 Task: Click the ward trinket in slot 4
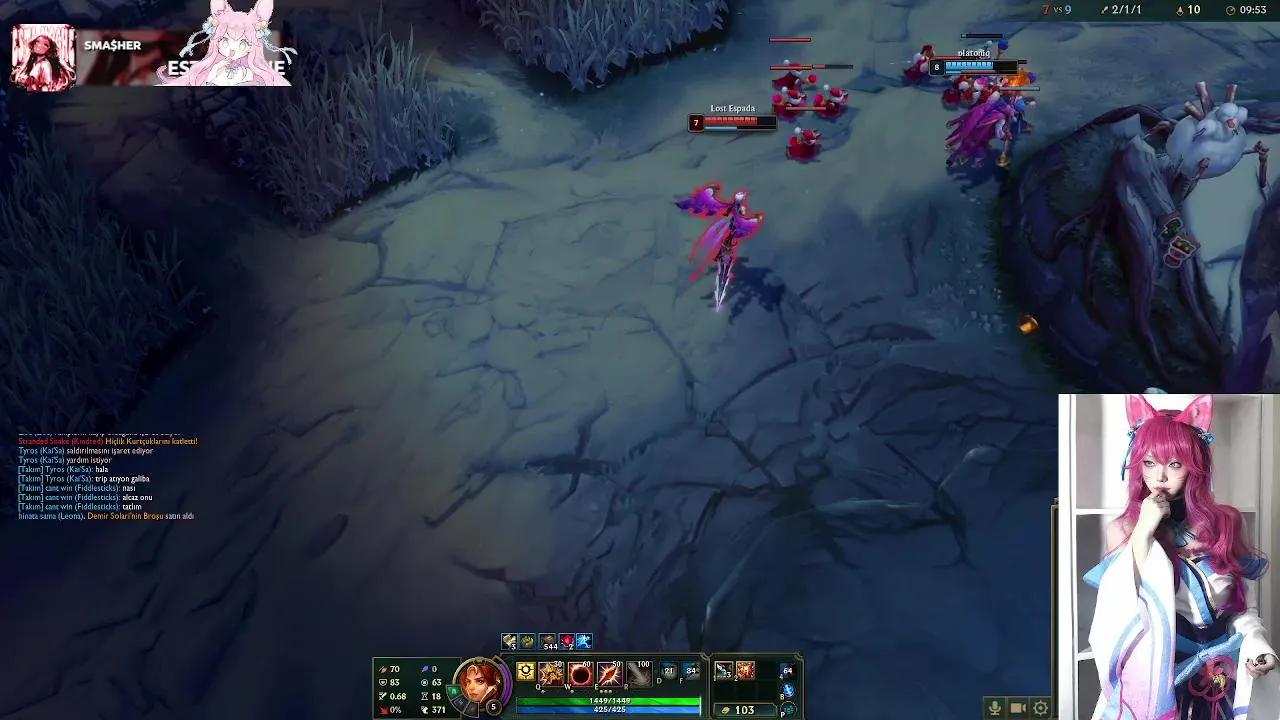[x=786, y=671]
